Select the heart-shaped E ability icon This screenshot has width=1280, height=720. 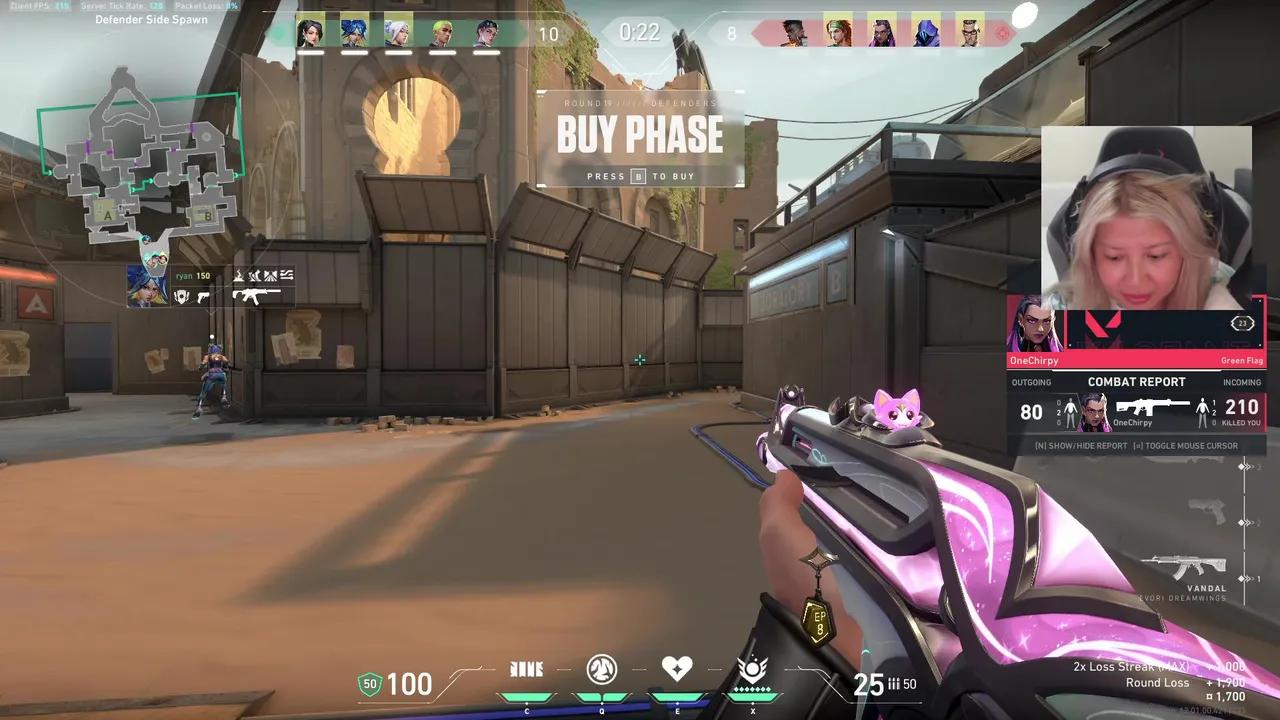[x=676, y=668]
